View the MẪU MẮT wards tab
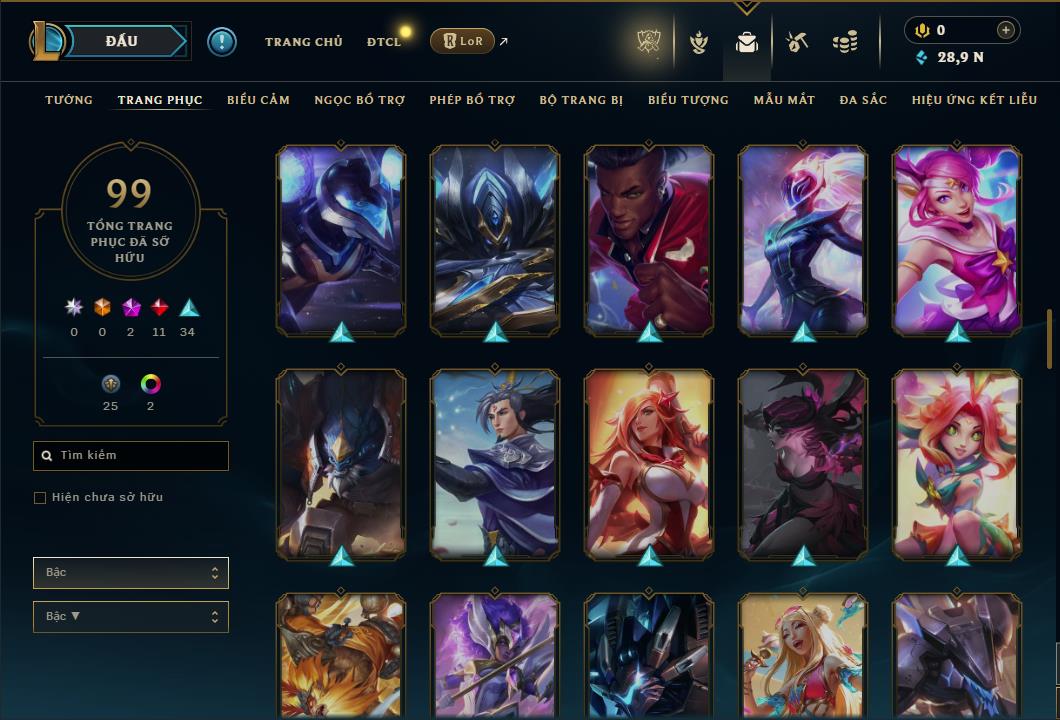Viewport: 1060px width, 720px height. 784,100
